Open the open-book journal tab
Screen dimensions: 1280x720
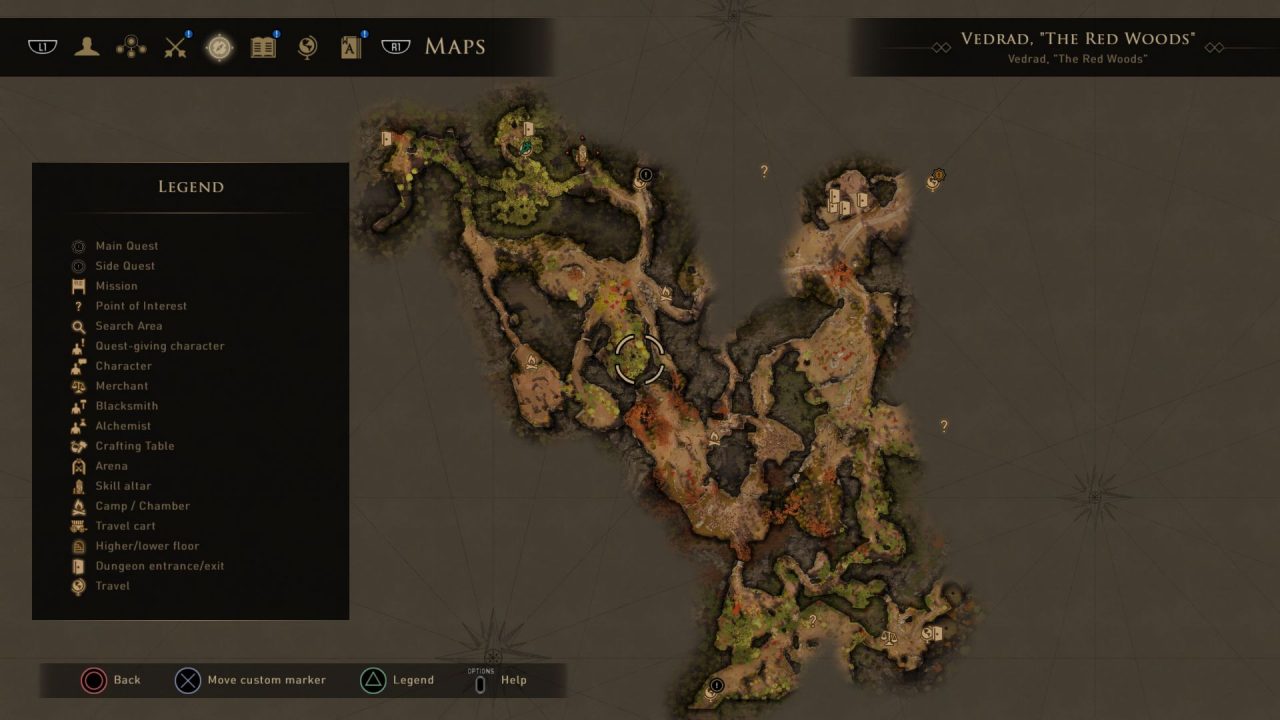click(x=263, y=47)
